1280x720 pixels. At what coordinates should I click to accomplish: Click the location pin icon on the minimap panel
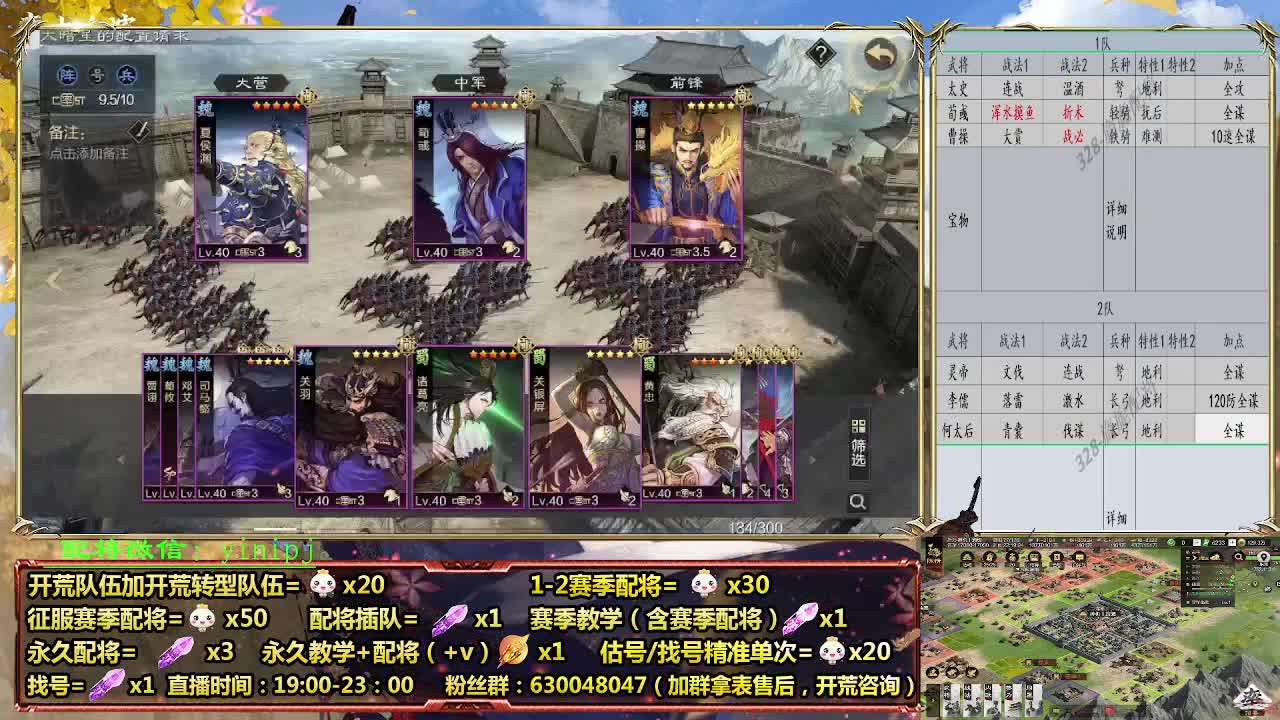coord(1264,557)
